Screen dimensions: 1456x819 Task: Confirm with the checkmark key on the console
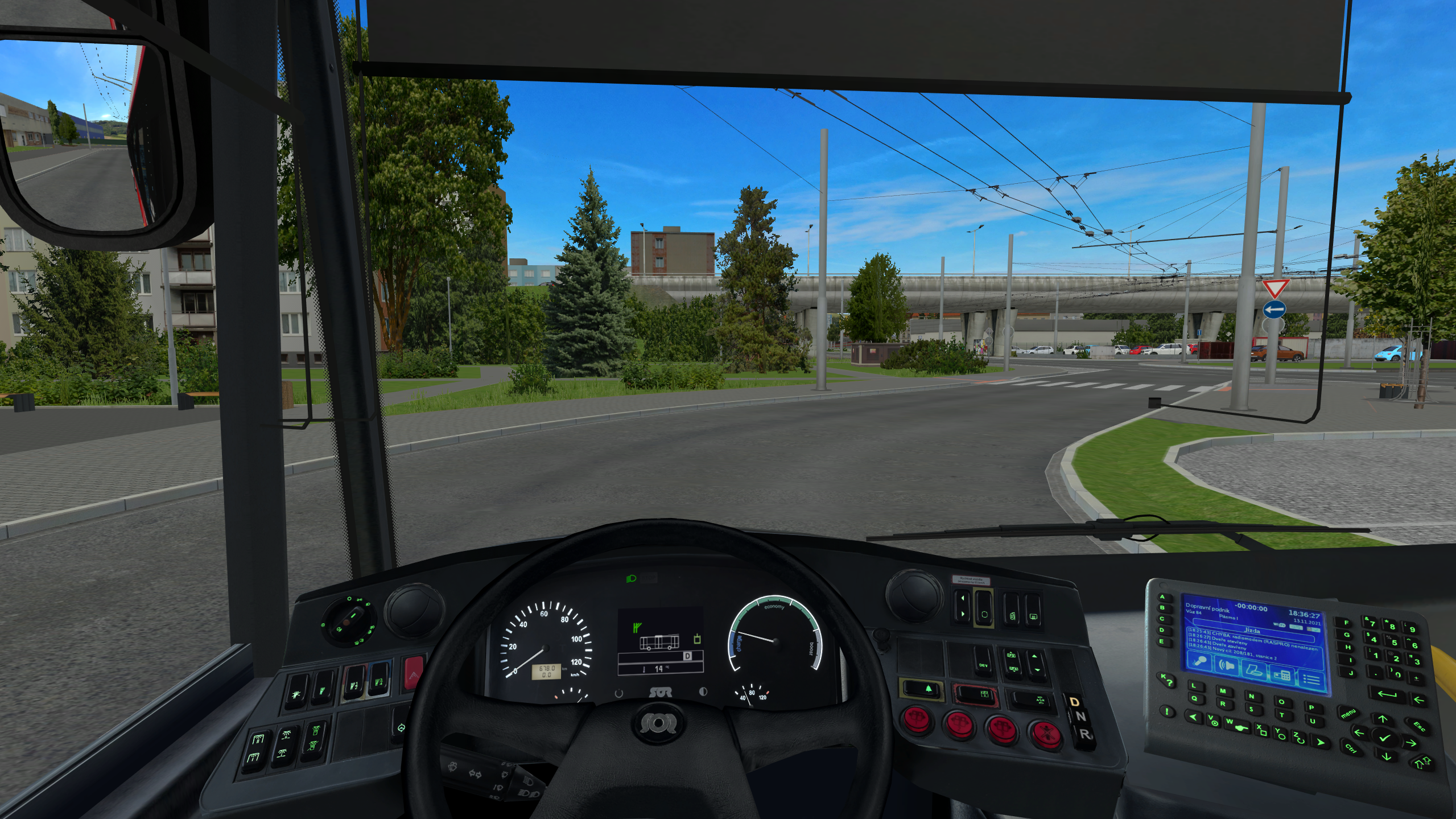click(1384, 738)
